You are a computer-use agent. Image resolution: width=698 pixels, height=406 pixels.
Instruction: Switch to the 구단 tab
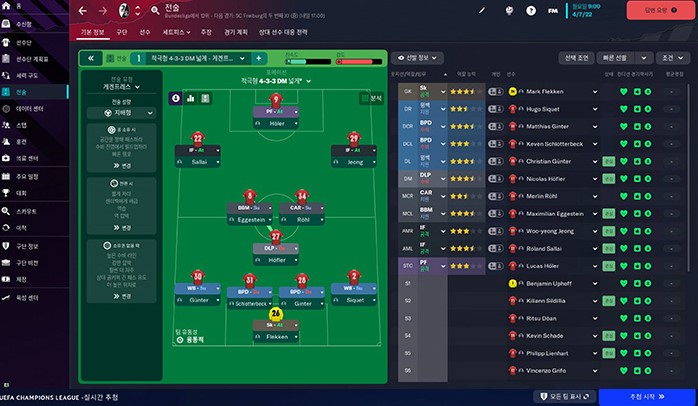121,32
